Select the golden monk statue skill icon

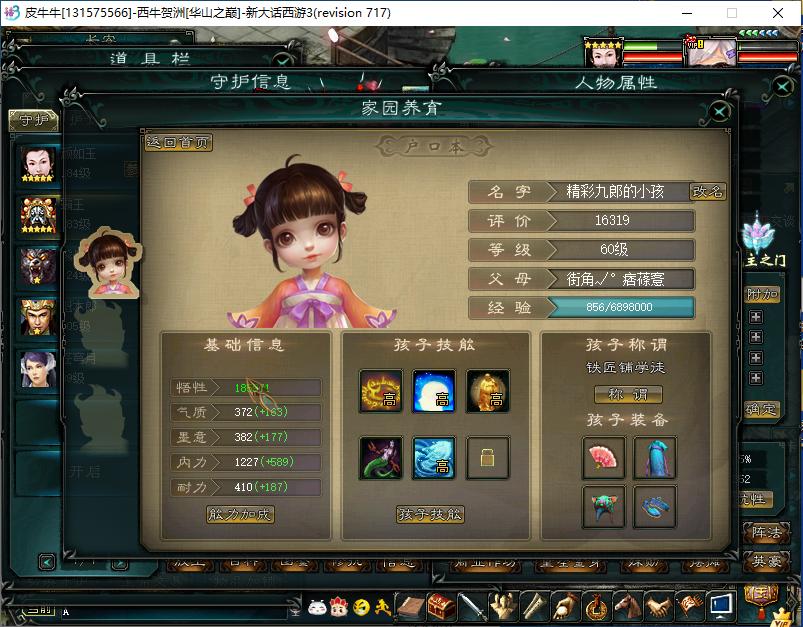(487, 391)
